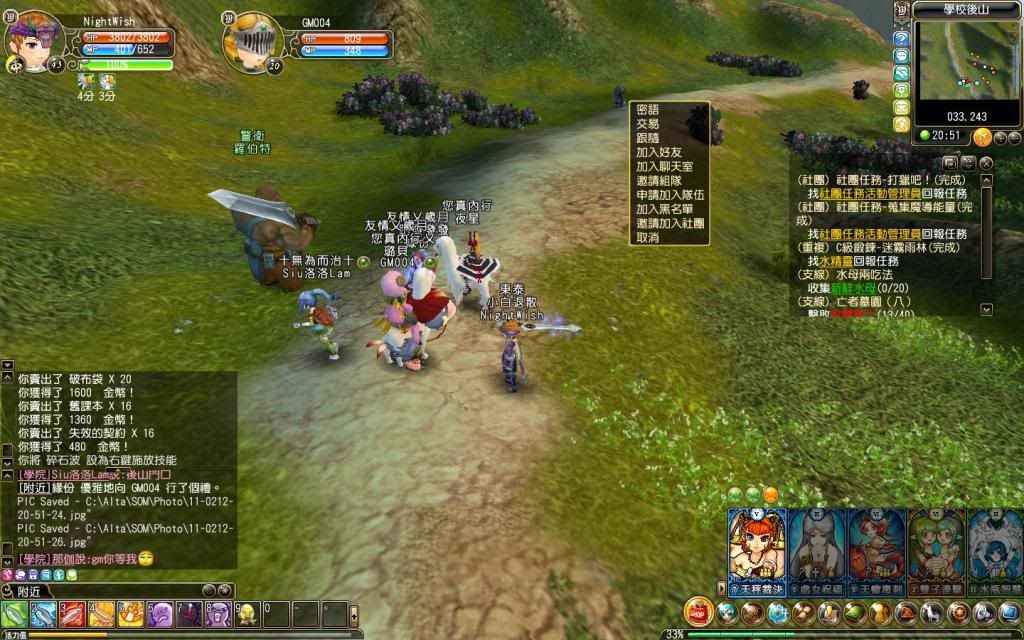This screenshot has width=1024, height=640.
Task: Use the red sword skill in slot 3
Action: pos(72,613)
